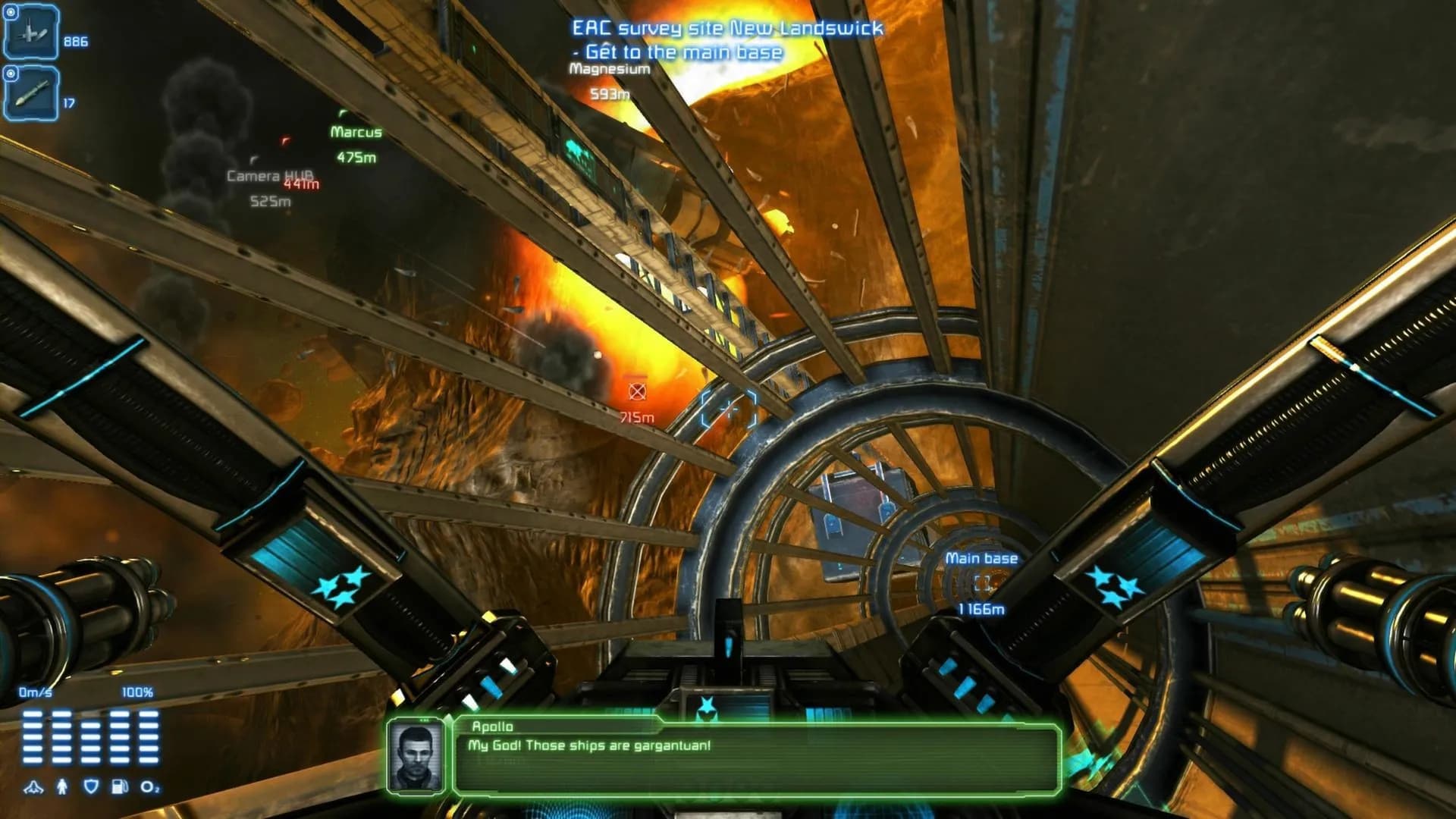Click the ship hull status icon
1456x819 pixels.
pos(33,787)
